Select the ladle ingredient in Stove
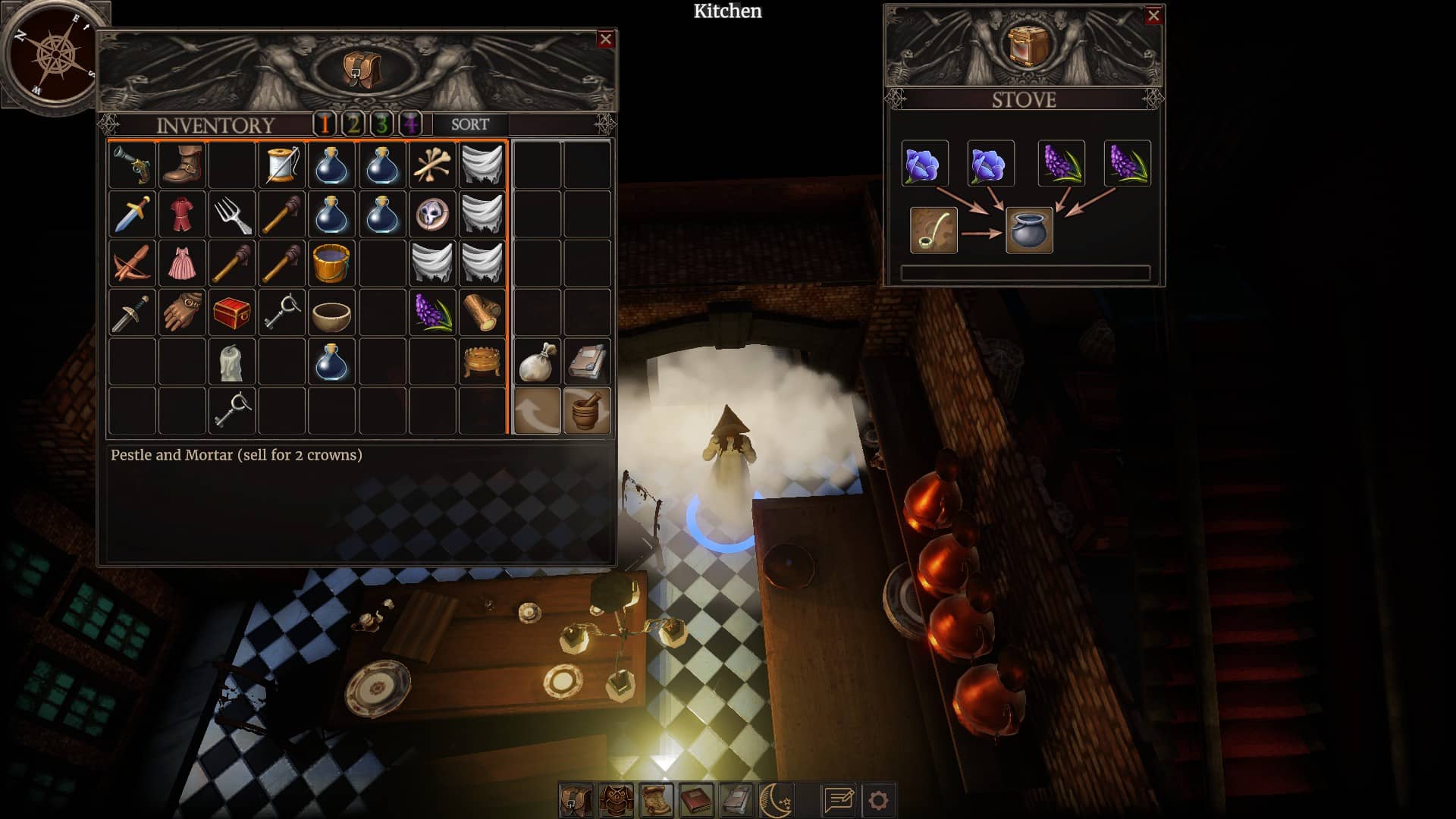The image size is (1456, 819). (x=934, y=231)
